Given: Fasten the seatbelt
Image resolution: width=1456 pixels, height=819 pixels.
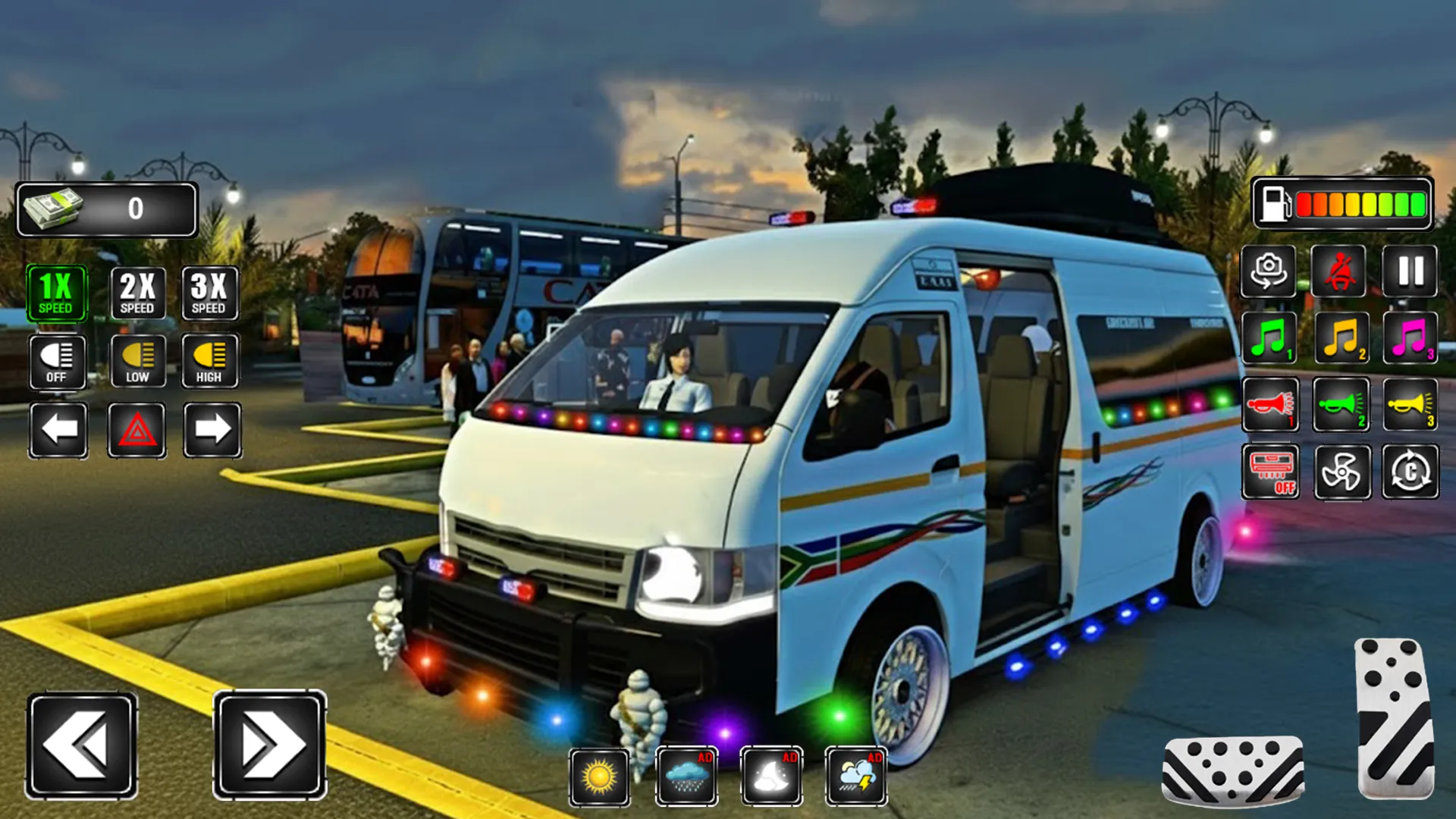Looking at the screenshot, I should 1341,273.
